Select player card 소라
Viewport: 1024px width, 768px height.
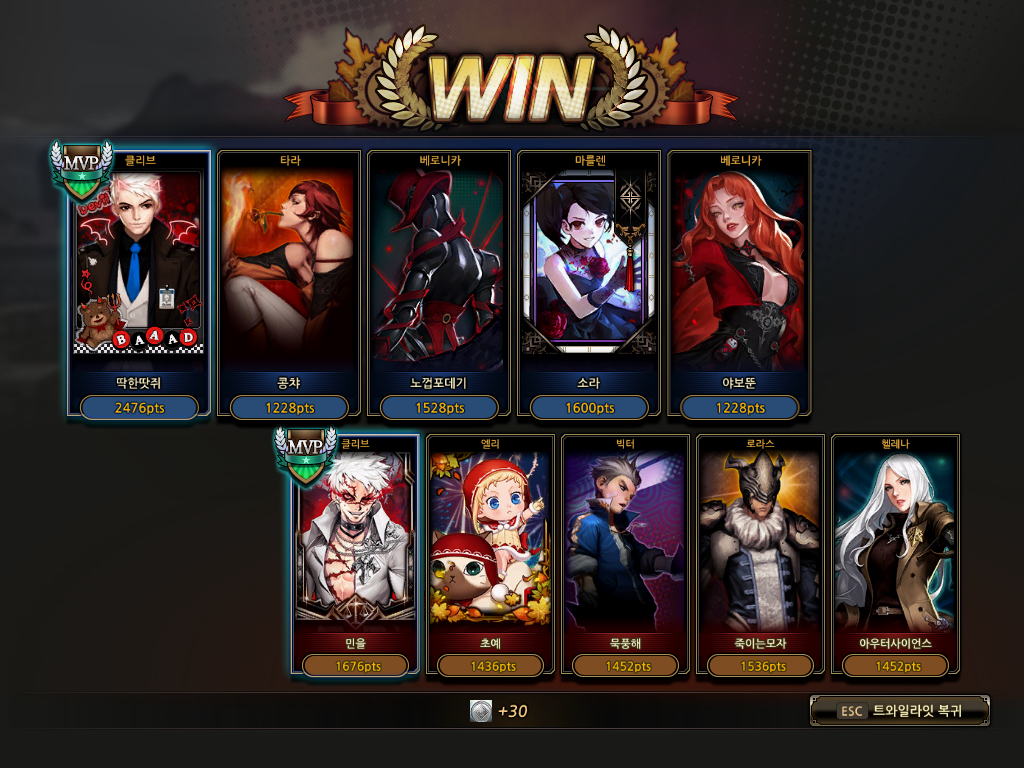589,283
